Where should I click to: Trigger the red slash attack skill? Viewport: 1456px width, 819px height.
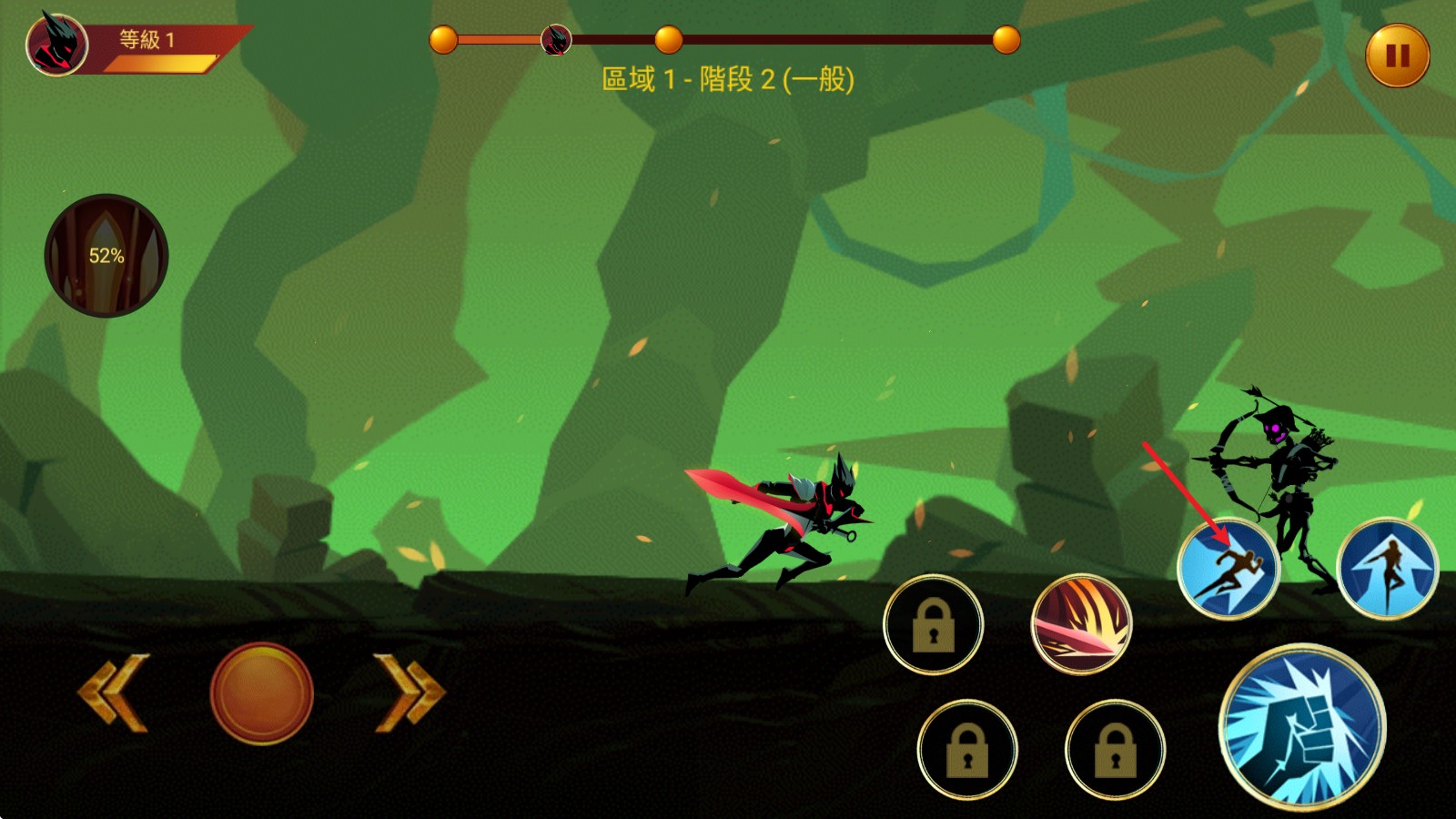click(1083, 623)
